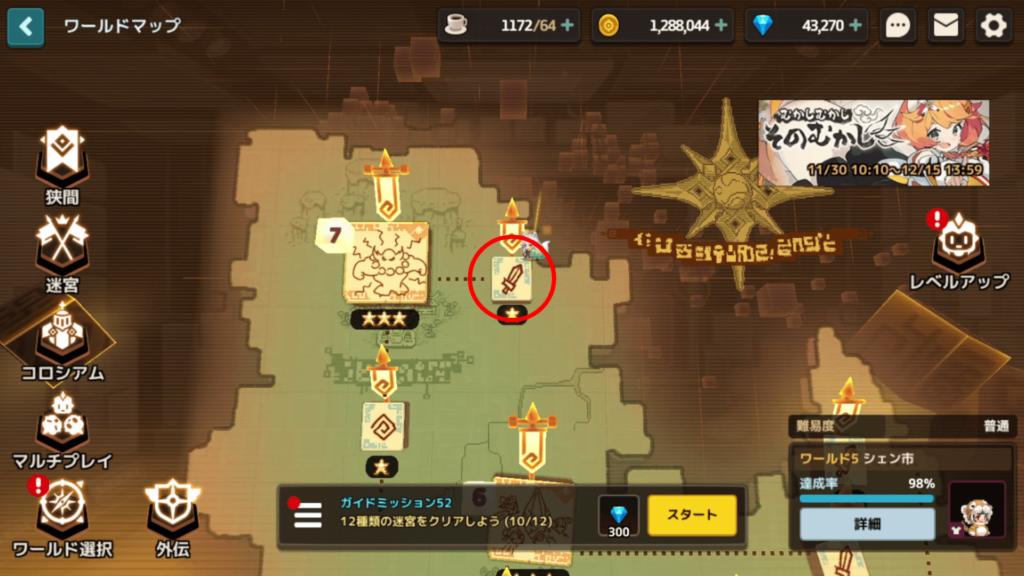Open ワールド選択 world select
1024x576 pixels.
tap(62, 516)
